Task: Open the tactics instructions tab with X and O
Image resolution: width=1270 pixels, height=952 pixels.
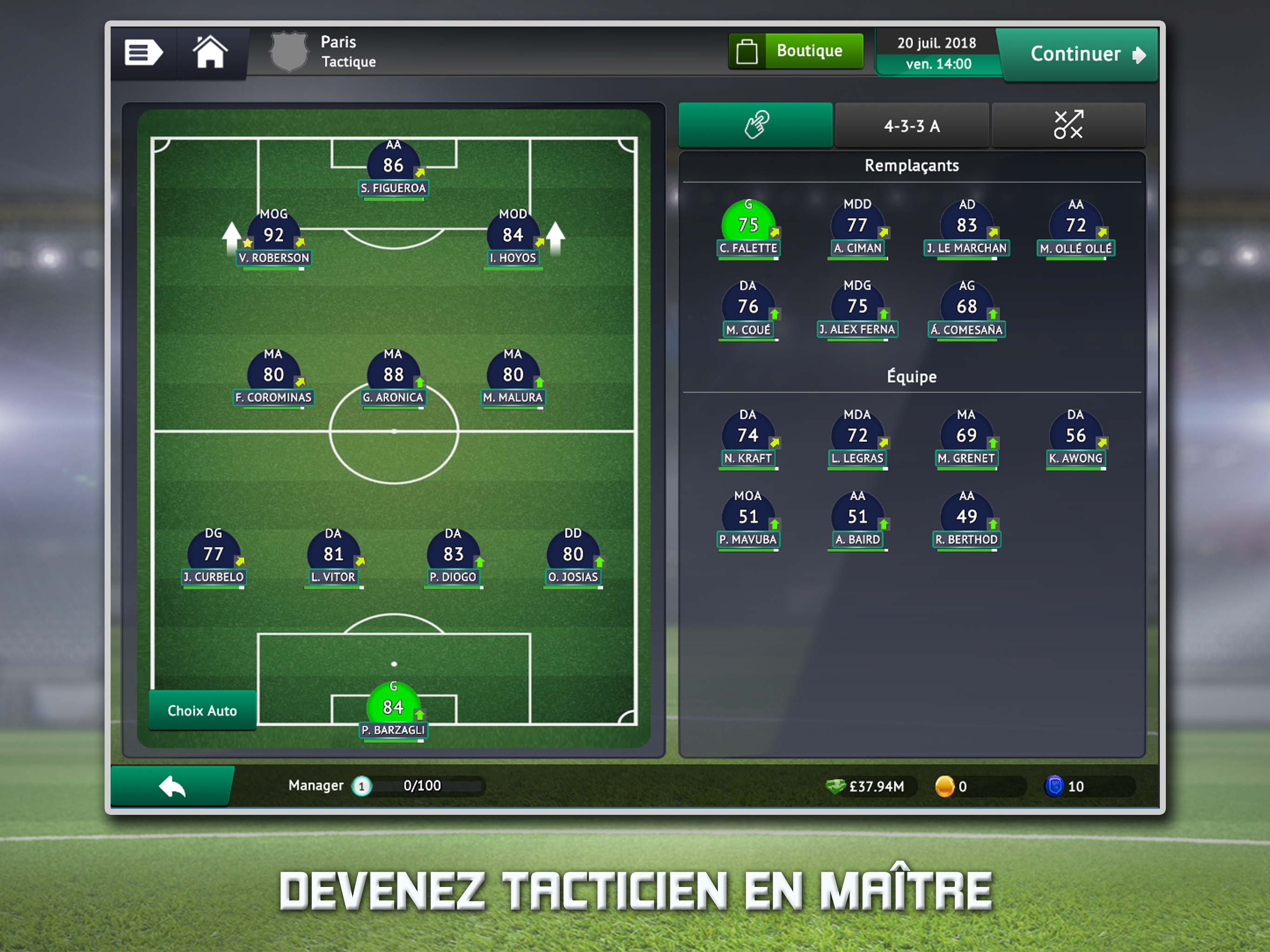Action: (x=1068, y=125)
